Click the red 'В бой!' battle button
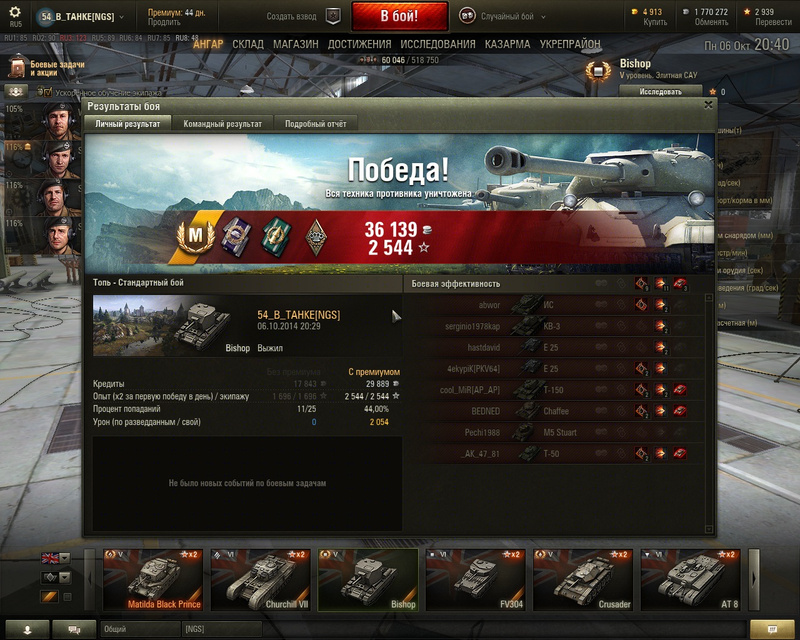Viewport: 800px width, 640px height. coord(399,16)
